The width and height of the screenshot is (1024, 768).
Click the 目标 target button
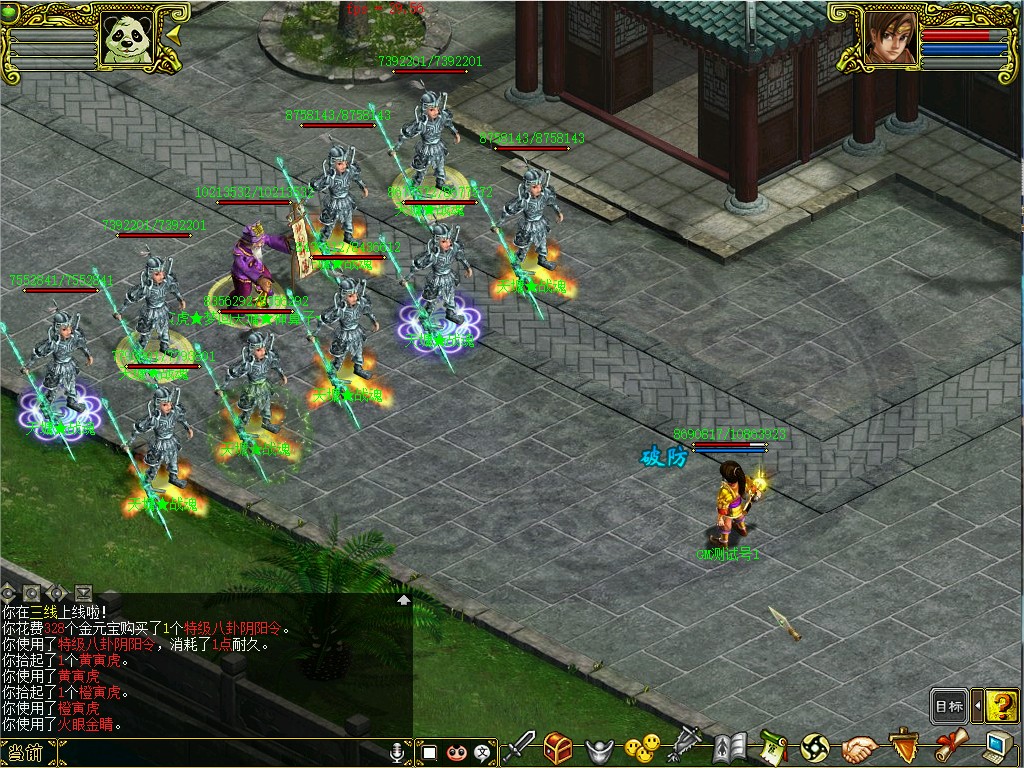(949, 706)
